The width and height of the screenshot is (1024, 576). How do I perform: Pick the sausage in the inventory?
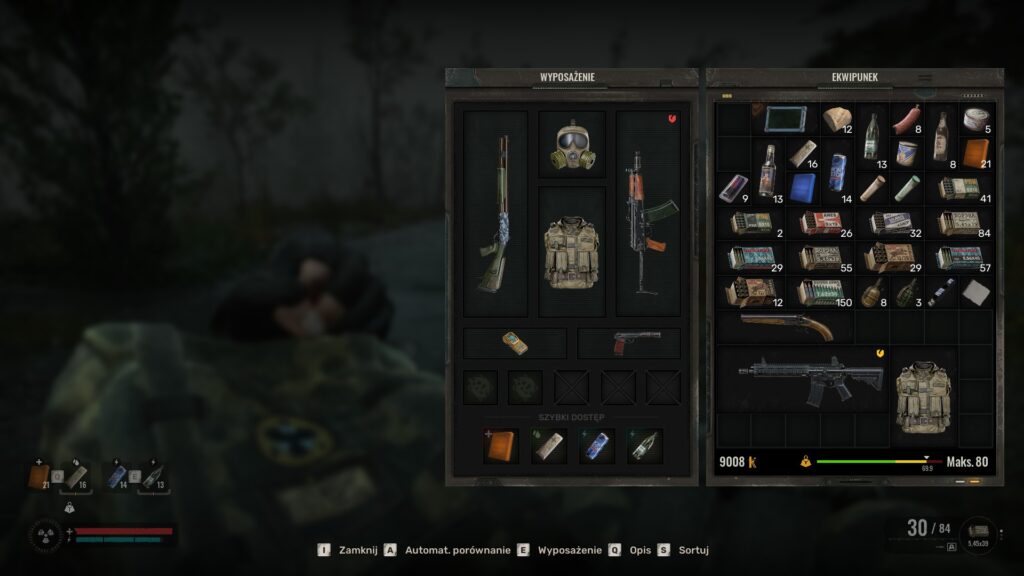(x=906, y=121)
